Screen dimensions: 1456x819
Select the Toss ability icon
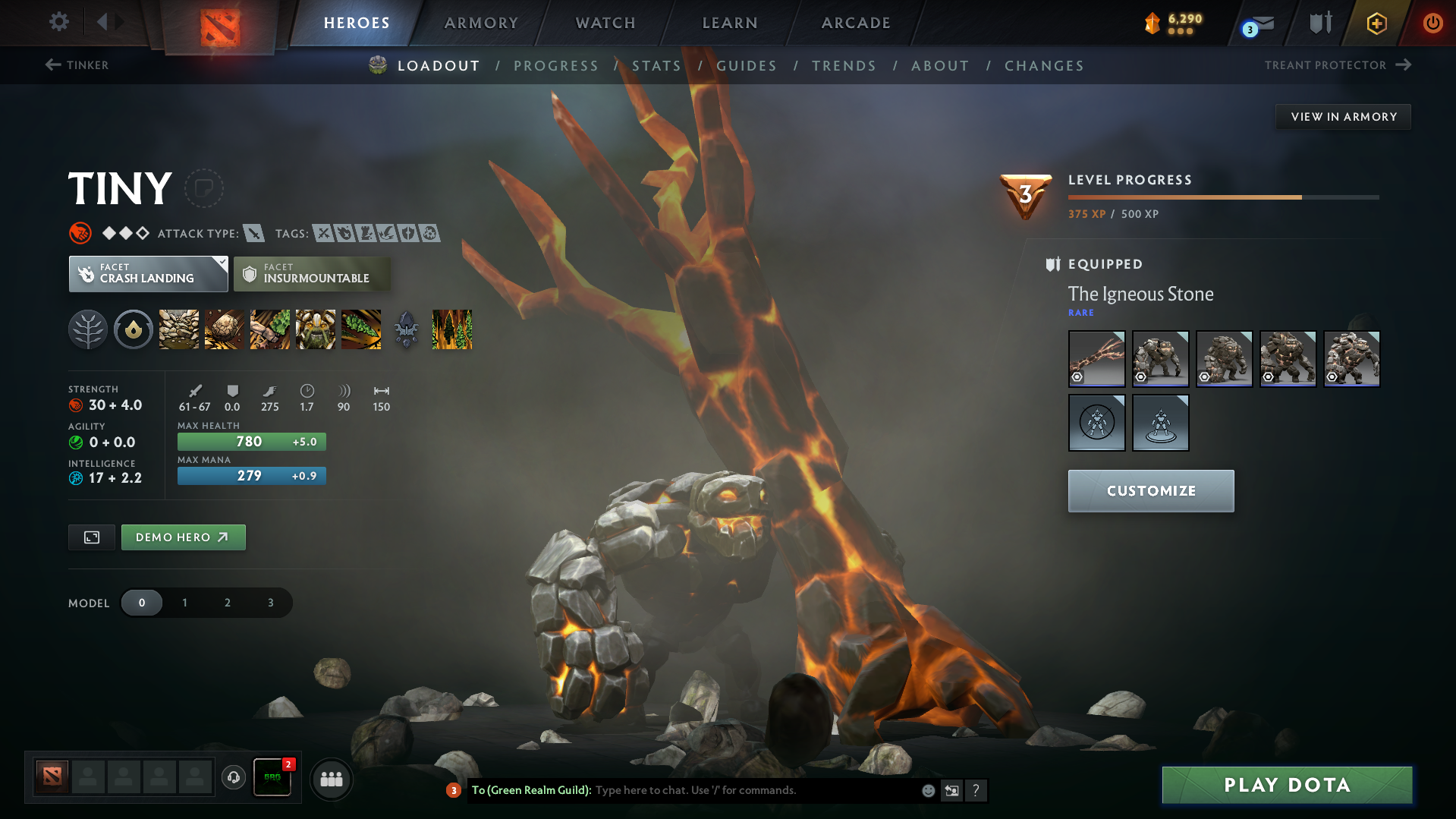coord(224,329)
